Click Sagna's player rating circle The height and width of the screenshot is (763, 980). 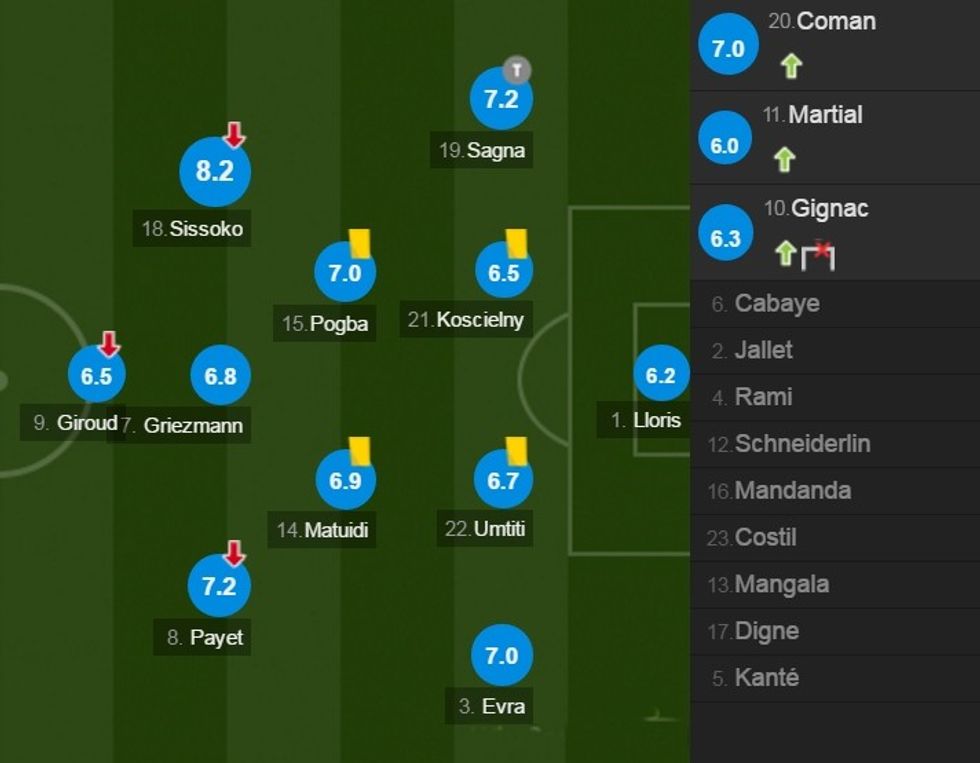(501, 99)
